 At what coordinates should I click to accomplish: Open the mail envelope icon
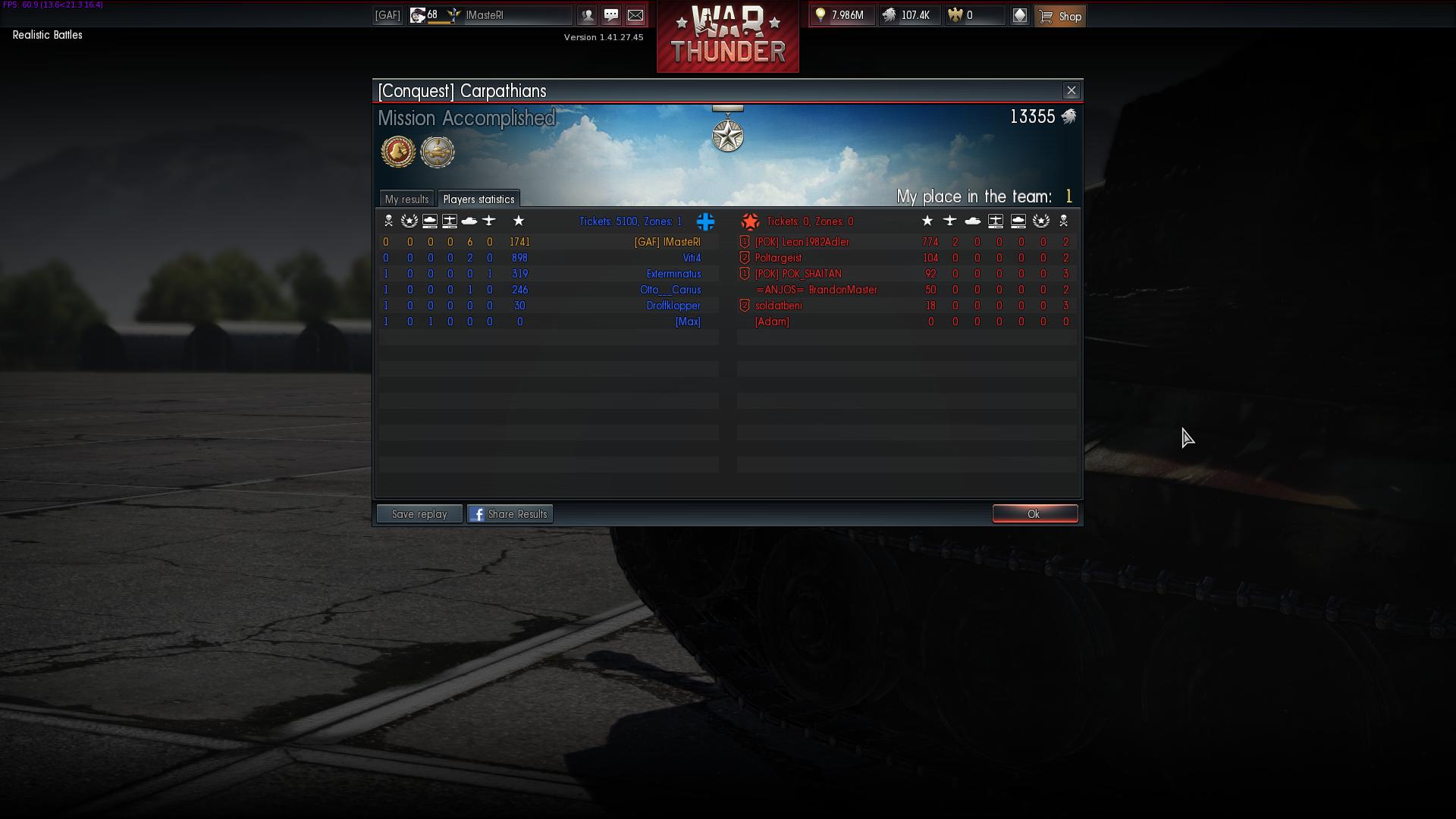click(x=635, y=15)
